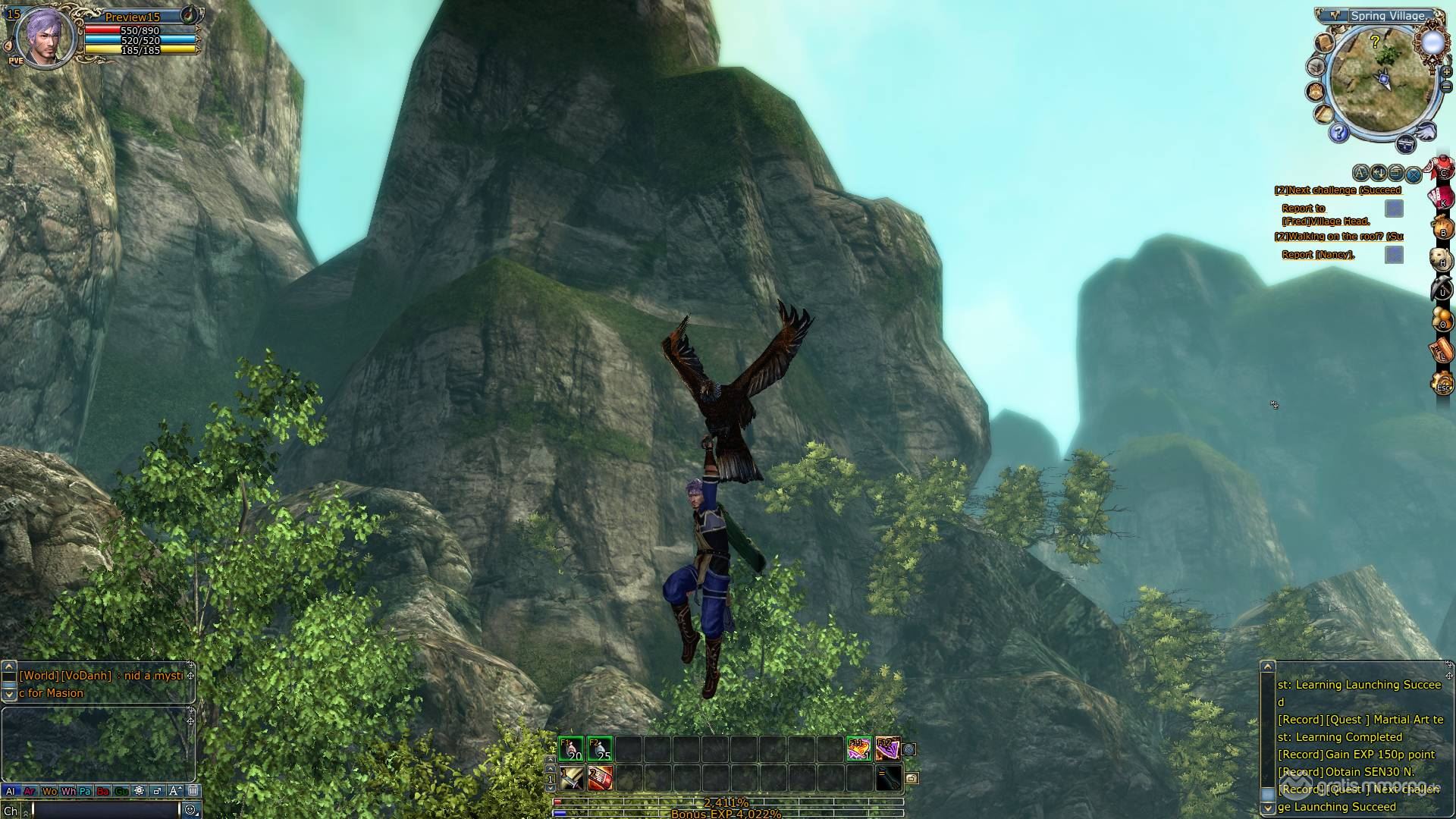Select the Walking on the roof quest

[1338, 237]
